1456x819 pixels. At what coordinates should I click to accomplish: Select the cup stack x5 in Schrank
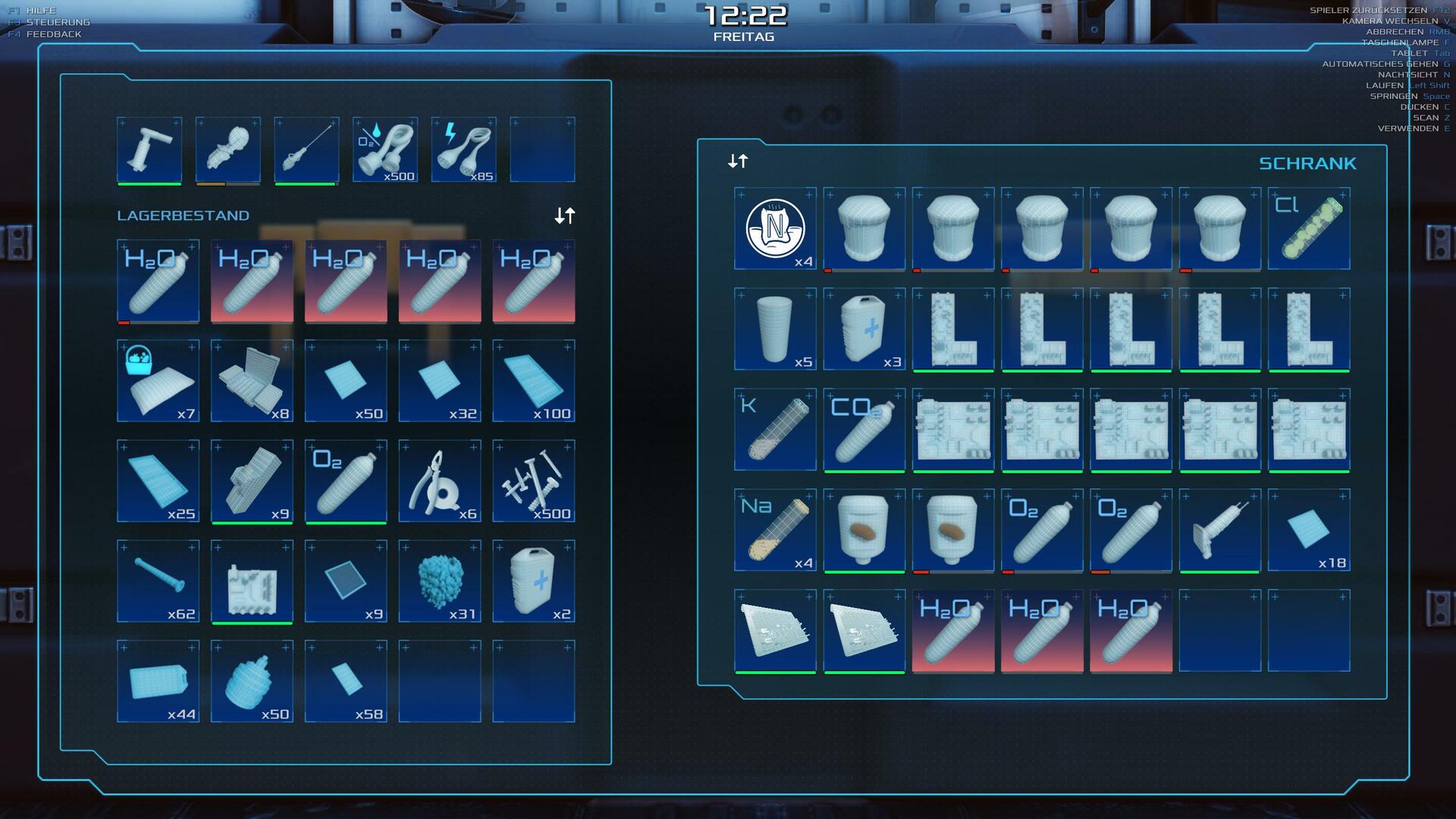(775, 328)
